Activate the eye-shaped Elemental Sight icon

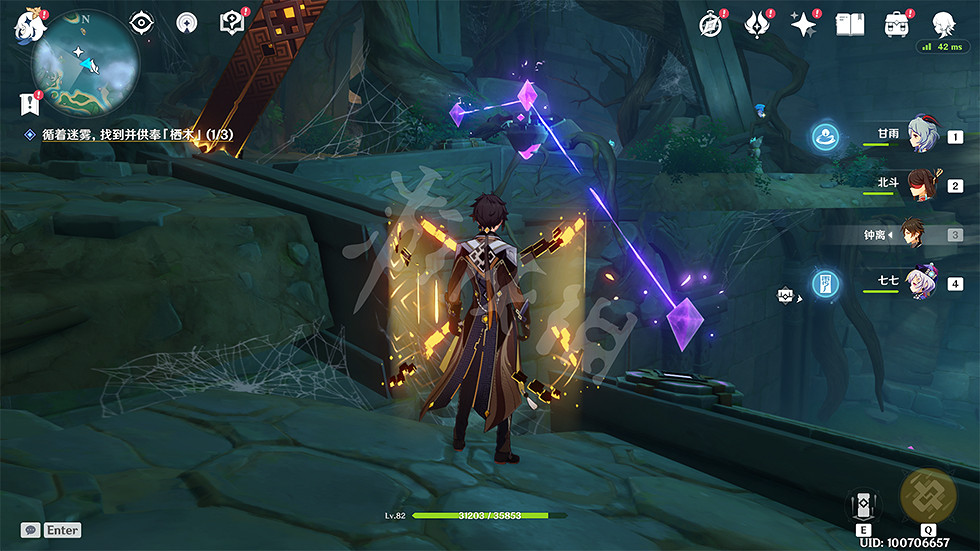[x=142, y=22]
